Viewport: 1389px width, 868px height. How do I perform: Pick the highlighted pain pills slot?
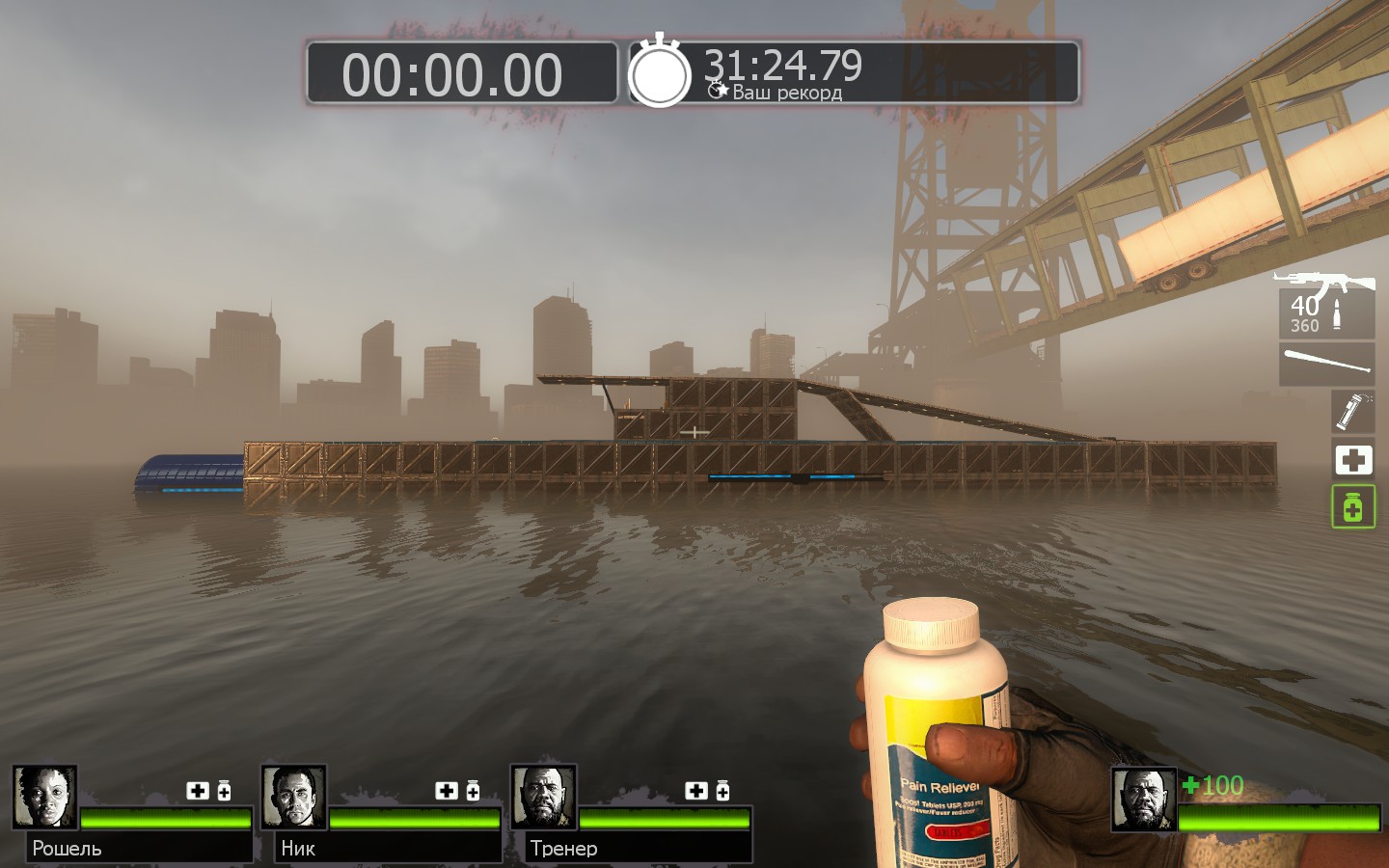click(x=1352, y=506)
